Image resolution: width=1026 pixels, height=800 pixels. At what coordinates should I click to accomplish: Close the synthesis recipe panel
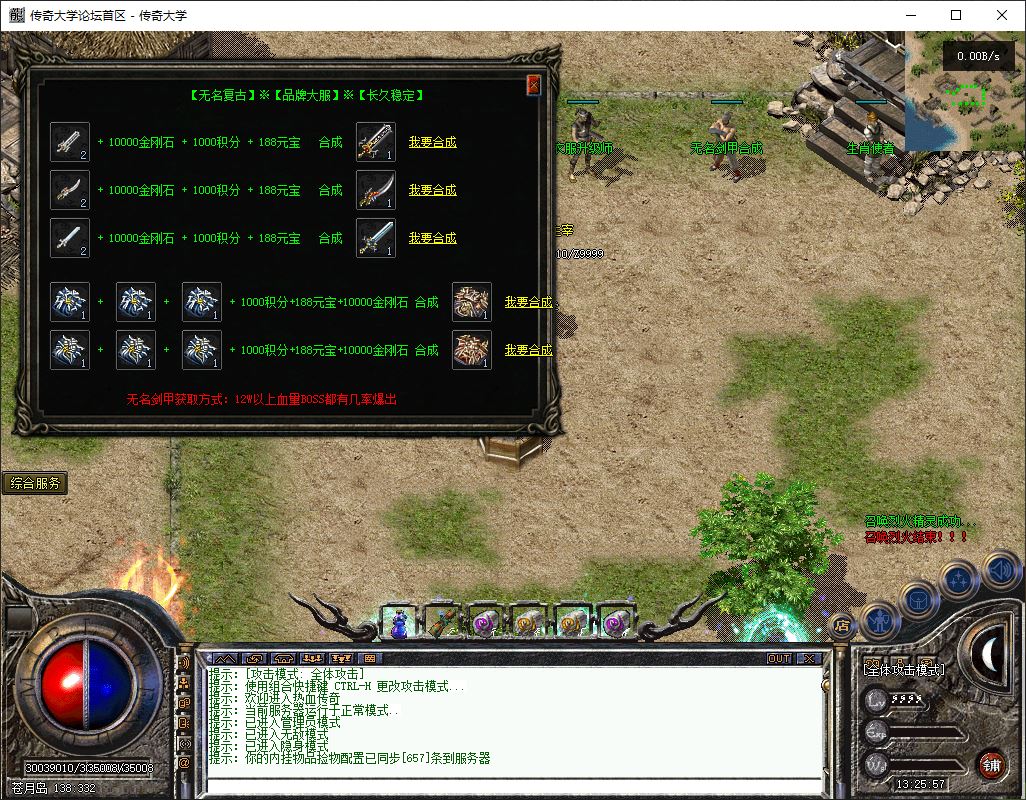click(534, 85)
